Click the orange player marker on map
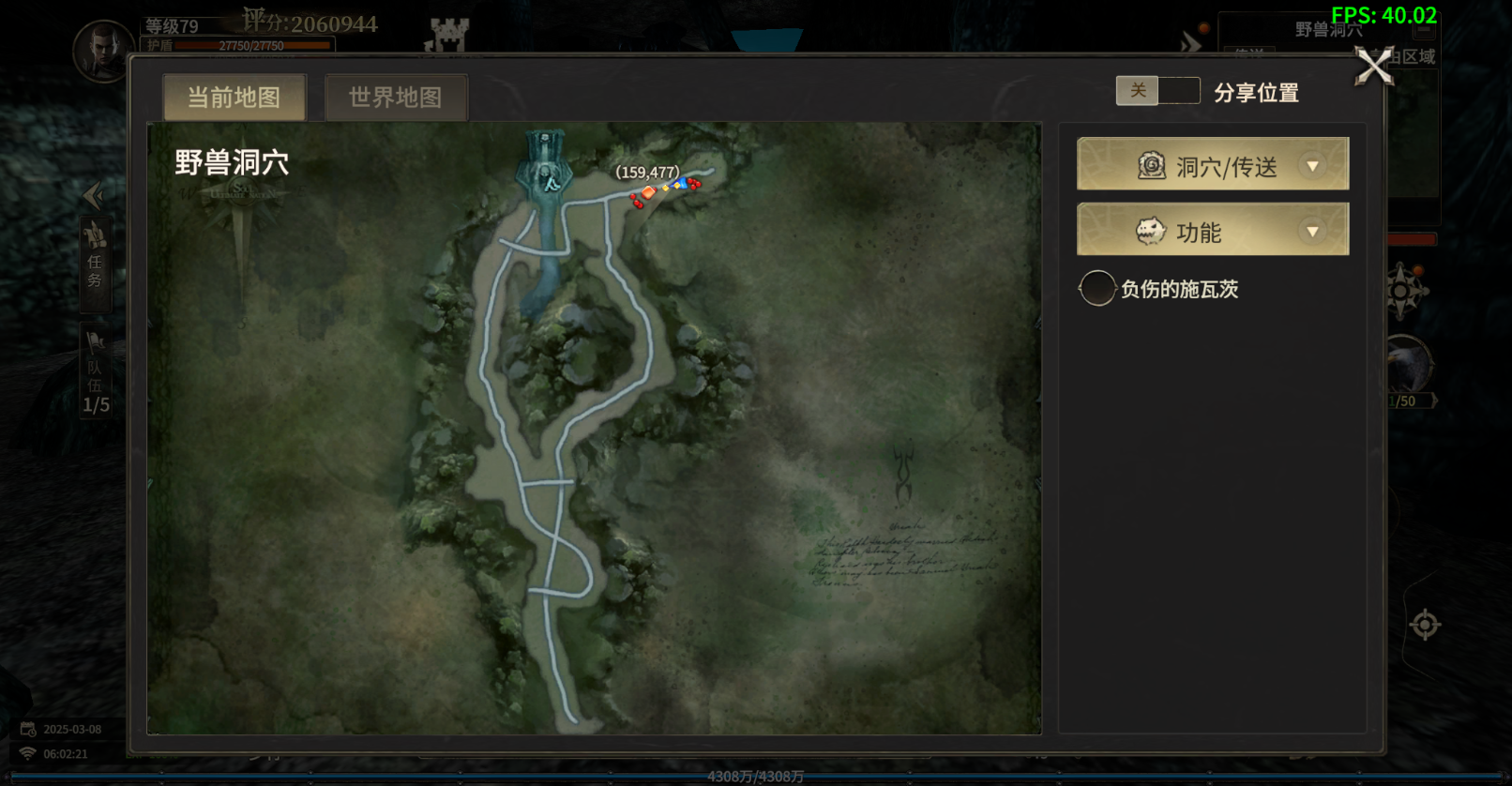Image resolution: width=1512 pixels, height=786 pixels. point(648,192)
